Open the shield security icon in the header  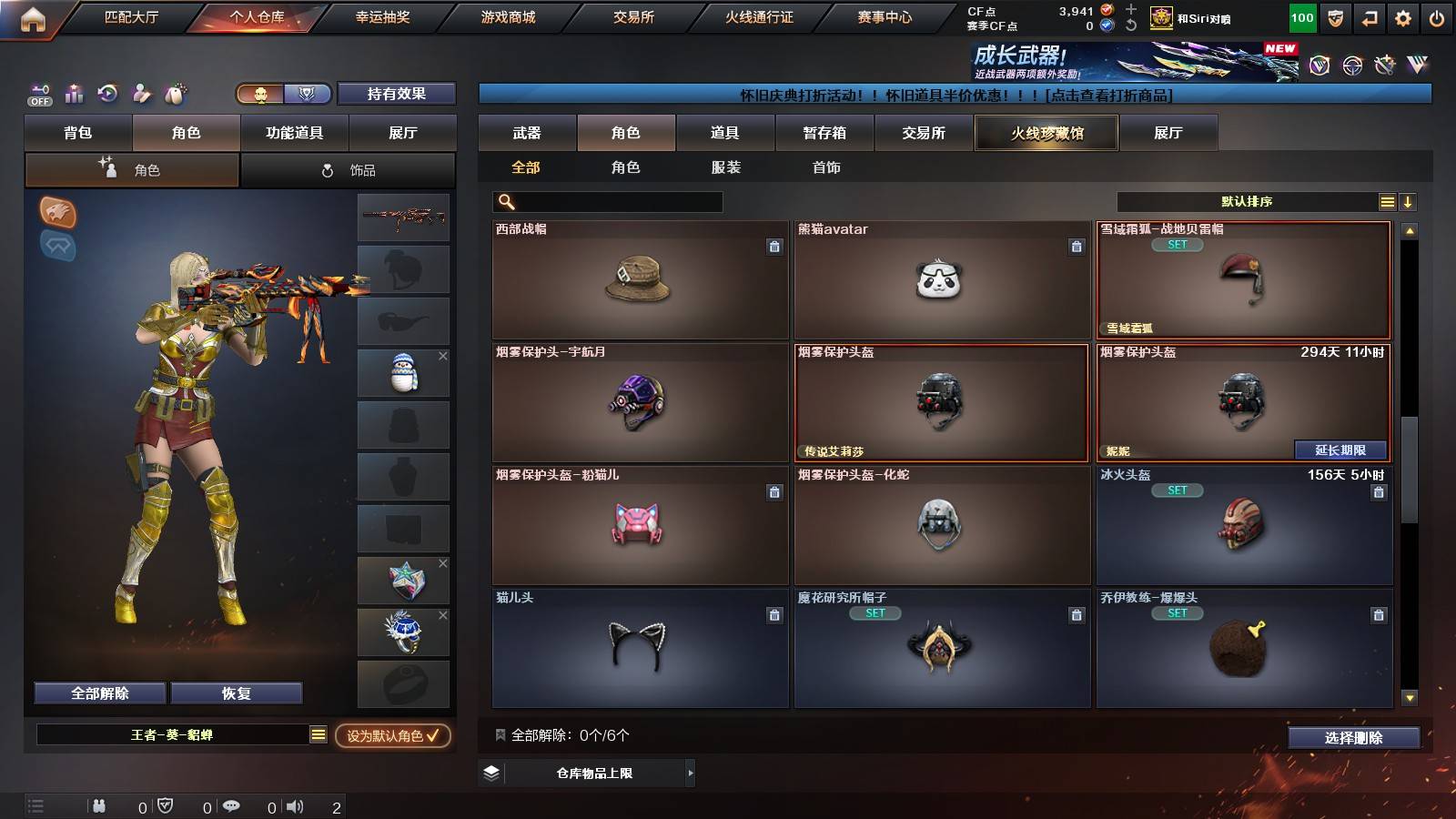(1335, 16)
